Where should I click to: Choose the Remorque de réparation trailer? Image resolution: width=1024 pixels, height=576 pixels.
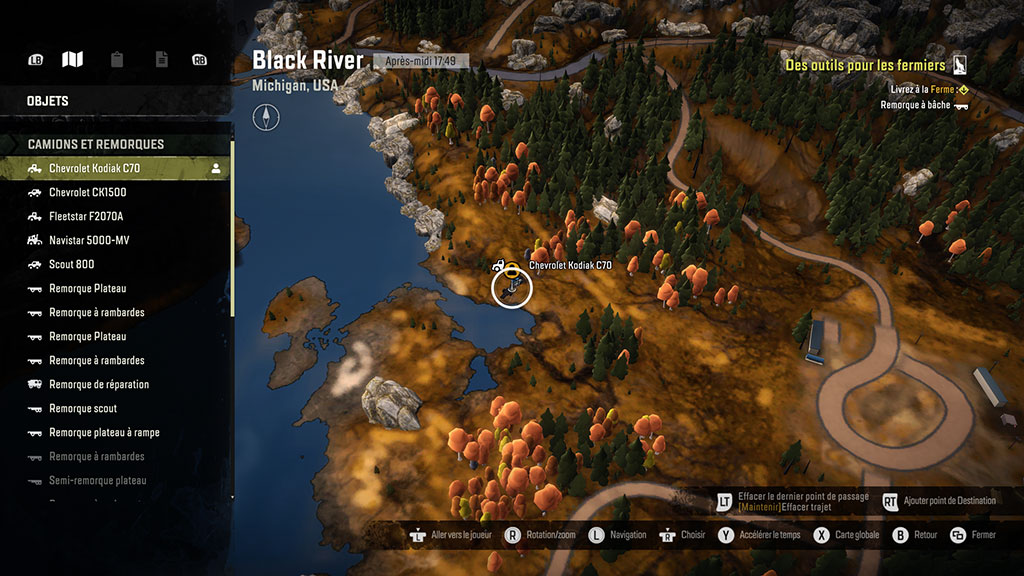[99, 384]
